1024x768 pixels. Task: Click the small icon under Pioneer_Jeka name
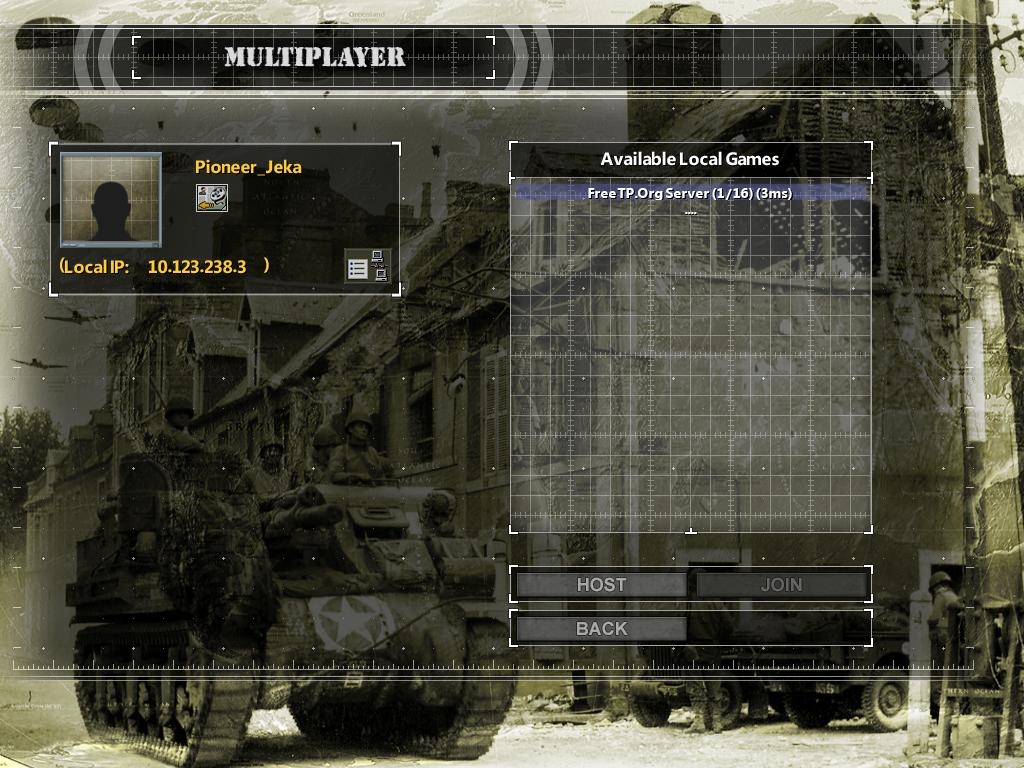[211, 197]
